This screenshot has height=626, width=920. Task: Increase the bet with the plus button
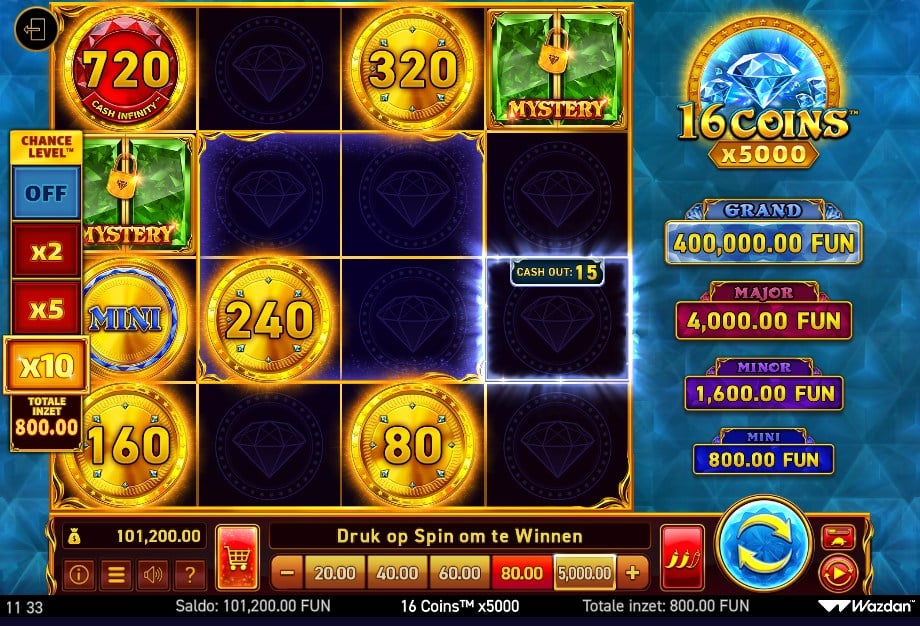click(x=632, y=573)
